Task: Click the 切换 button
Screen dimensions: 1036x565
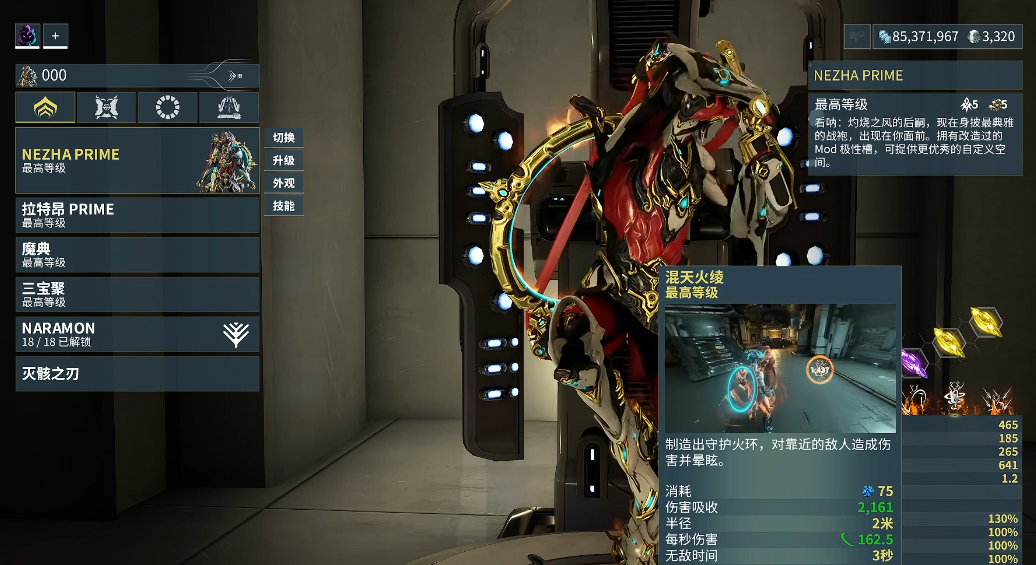Action: (x=283, y=138)
